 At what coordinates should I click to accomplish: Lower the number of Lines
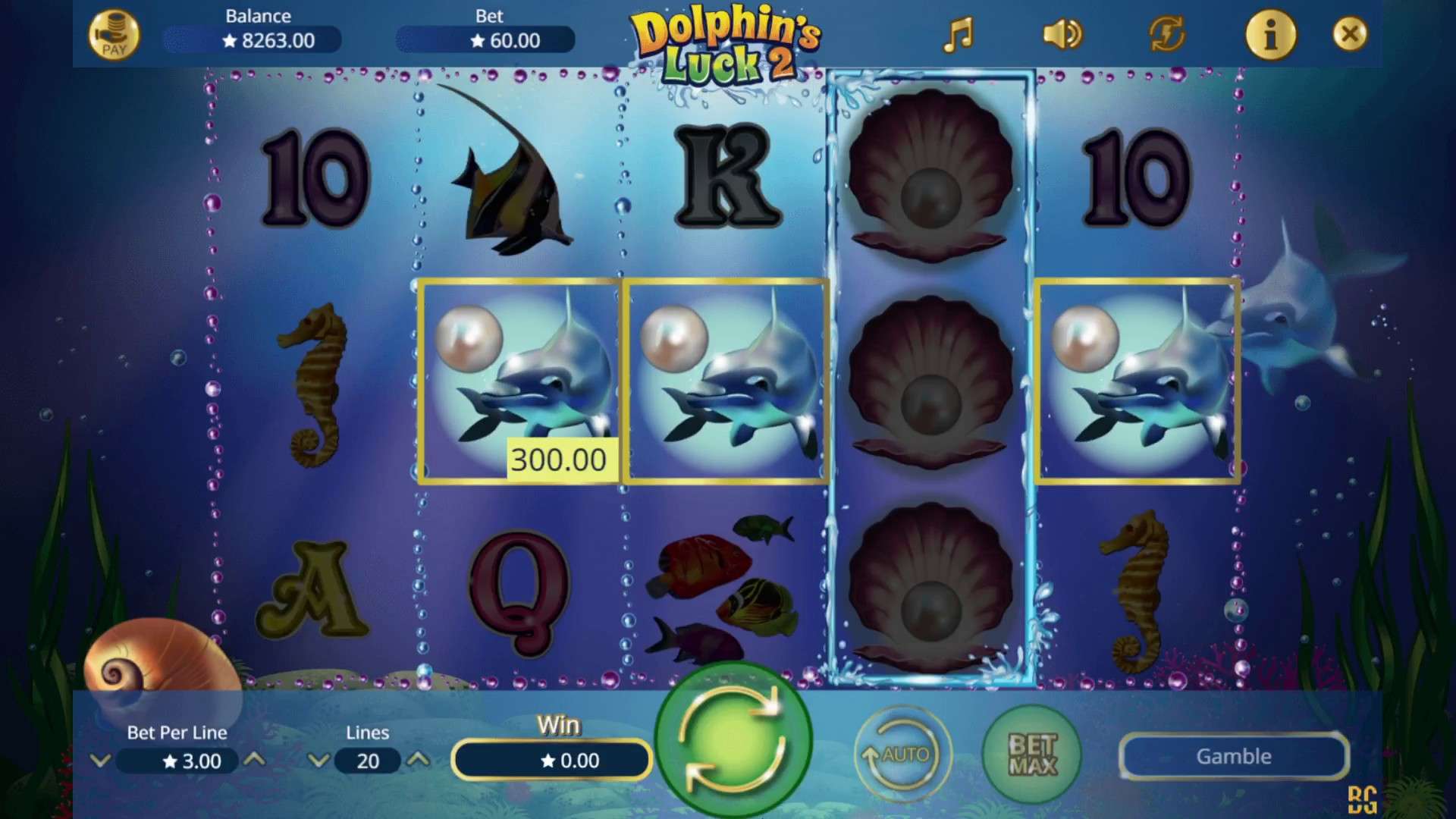[318, 760]
